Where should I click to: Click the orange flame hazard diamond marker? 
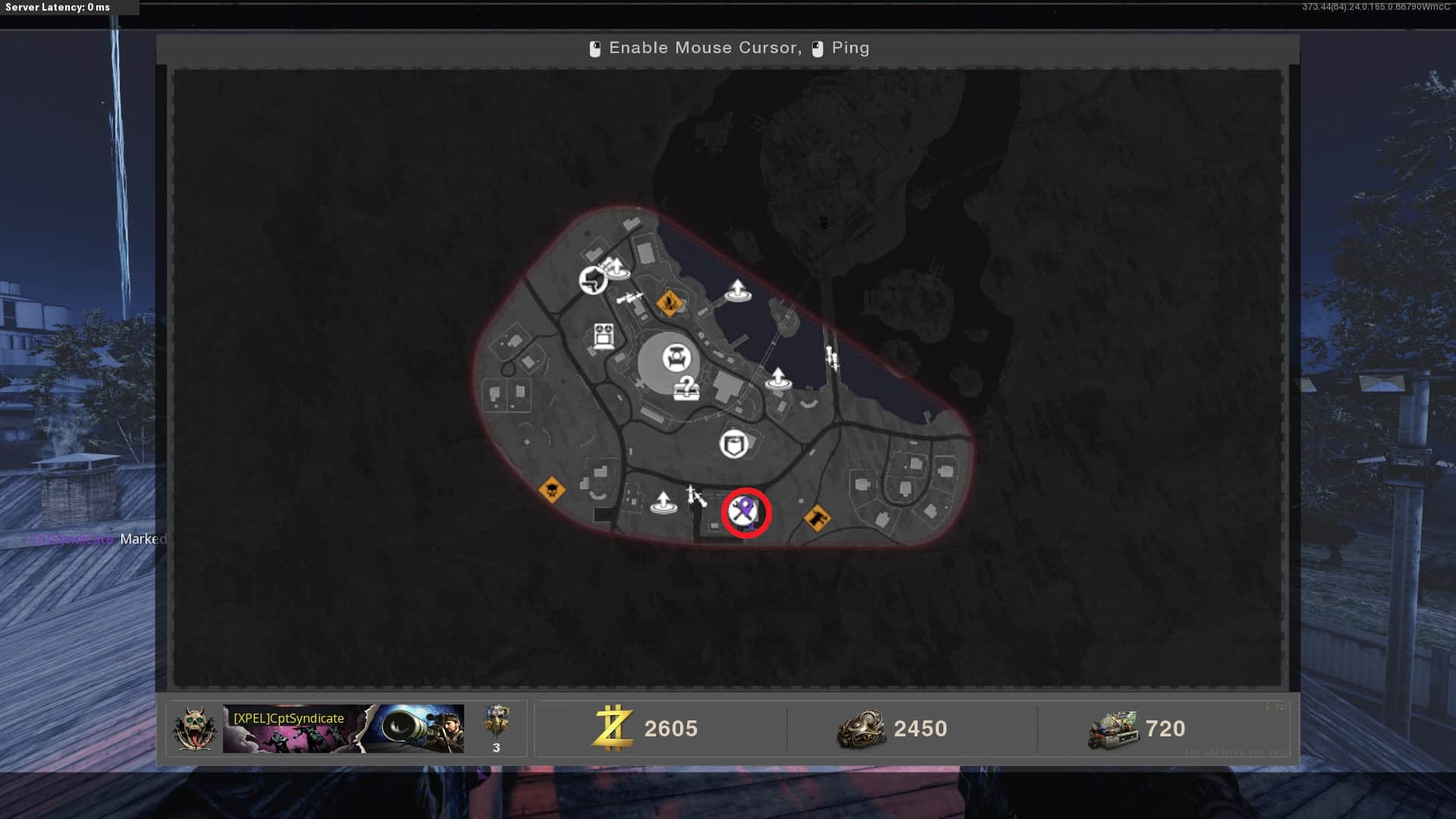[669, 303]
